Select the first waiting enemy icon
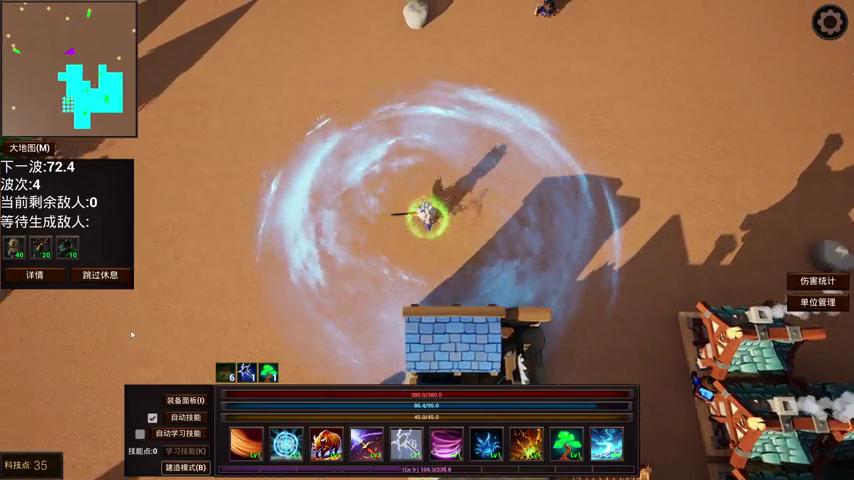Screen dimensions: 854x480 coord(15,247)
